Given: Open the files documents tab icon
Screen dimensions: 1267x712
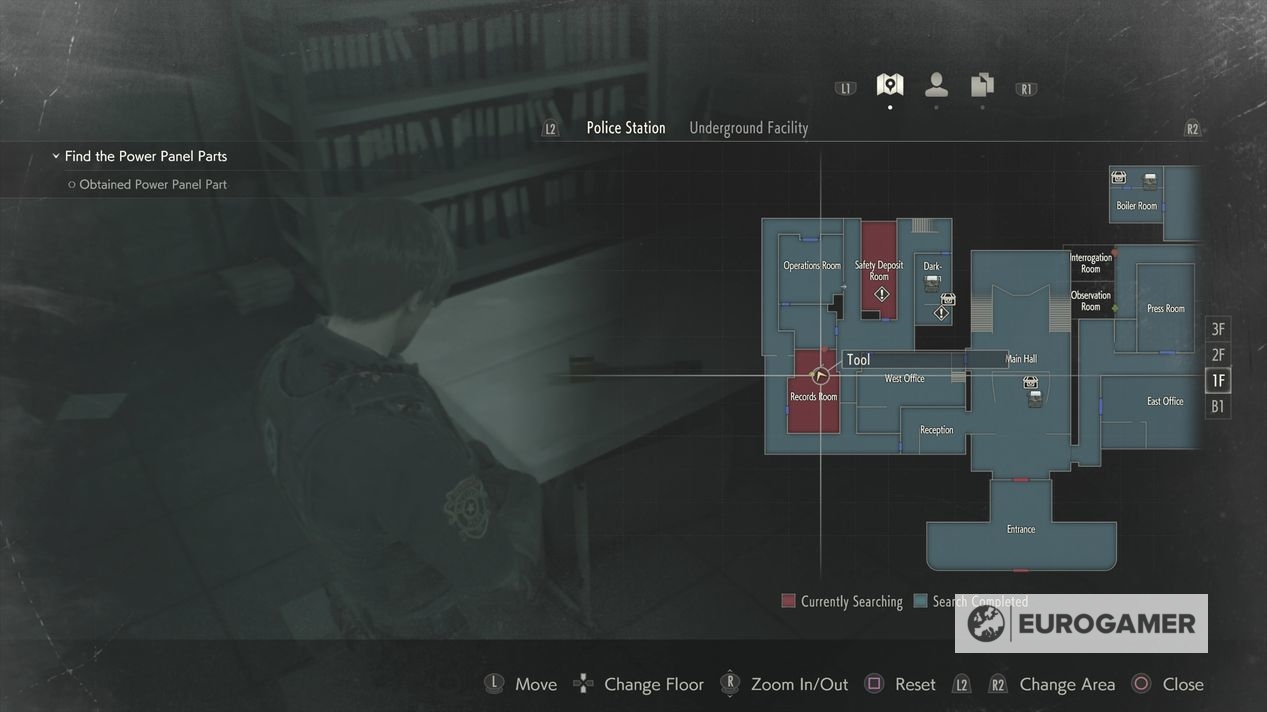Looking at the screenshot, I should pos(982,85).
